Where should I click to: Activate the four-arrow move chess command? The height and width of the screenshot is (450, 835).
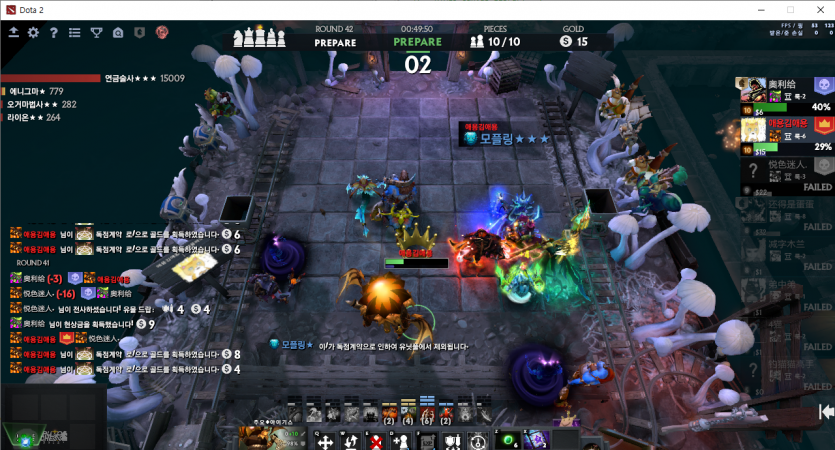coord(323,440)
